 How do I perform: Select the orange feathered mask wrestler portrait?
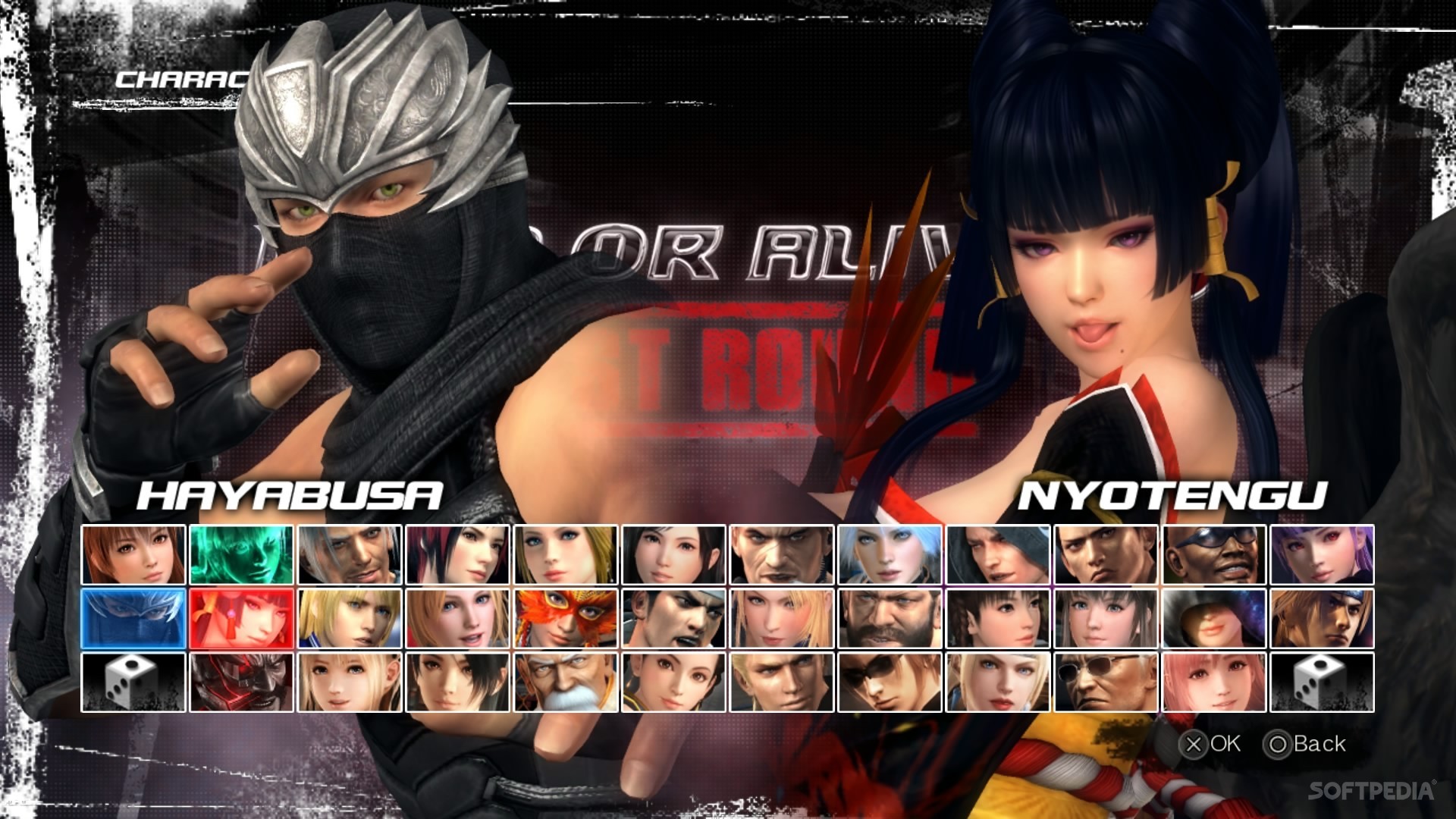(x=566, y=618)
